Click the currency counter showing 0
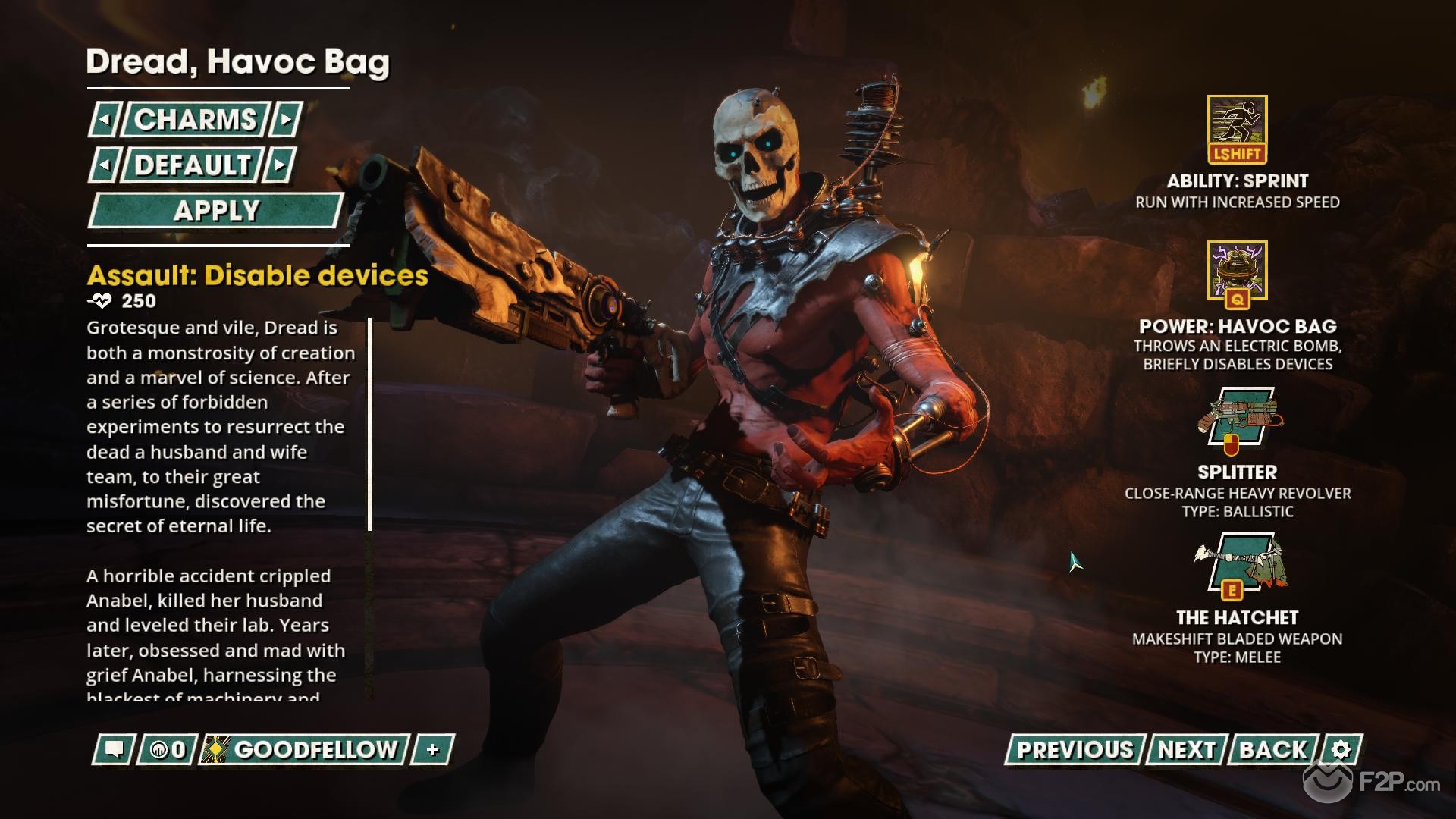The image size is (1456, 819). coord(168,750)
